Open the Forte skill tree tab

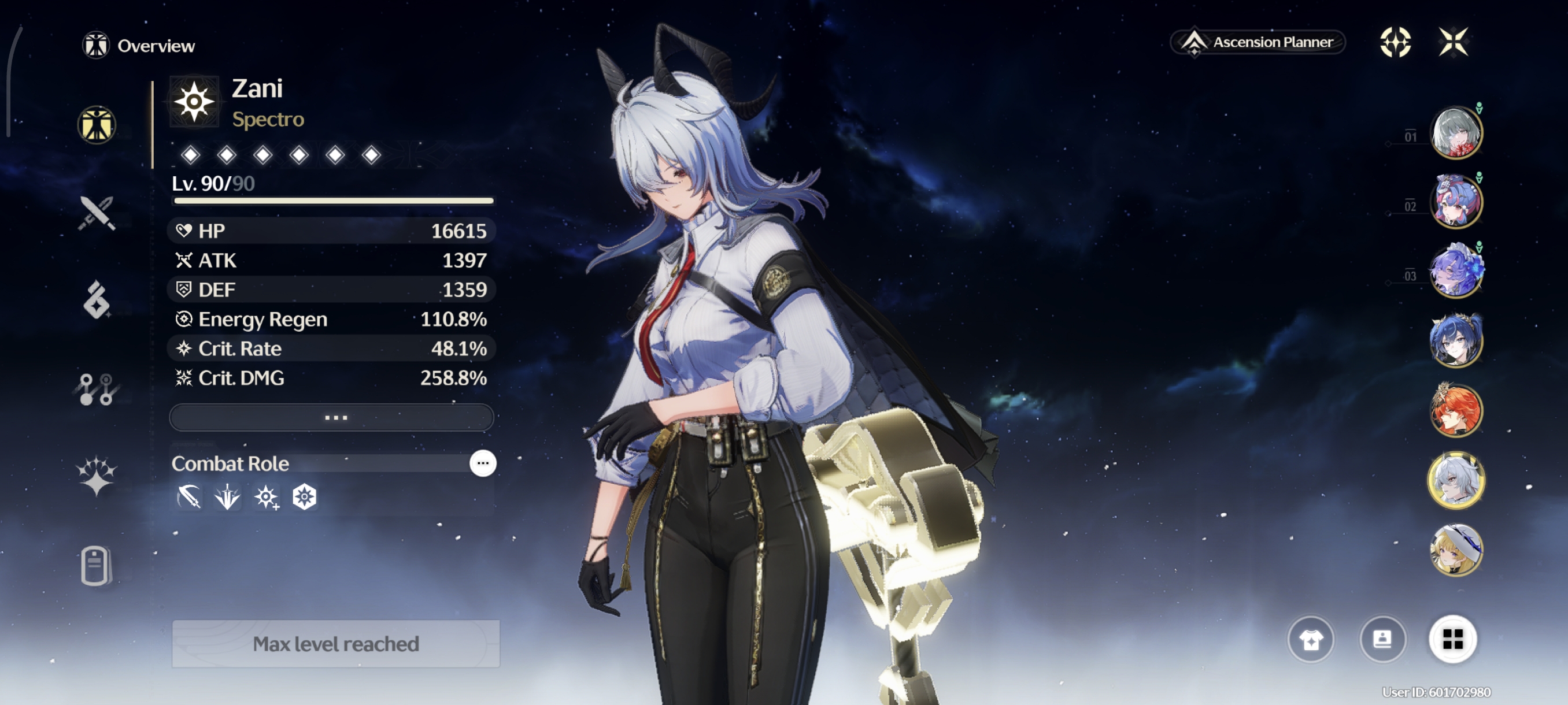click(x=97, y=389)
